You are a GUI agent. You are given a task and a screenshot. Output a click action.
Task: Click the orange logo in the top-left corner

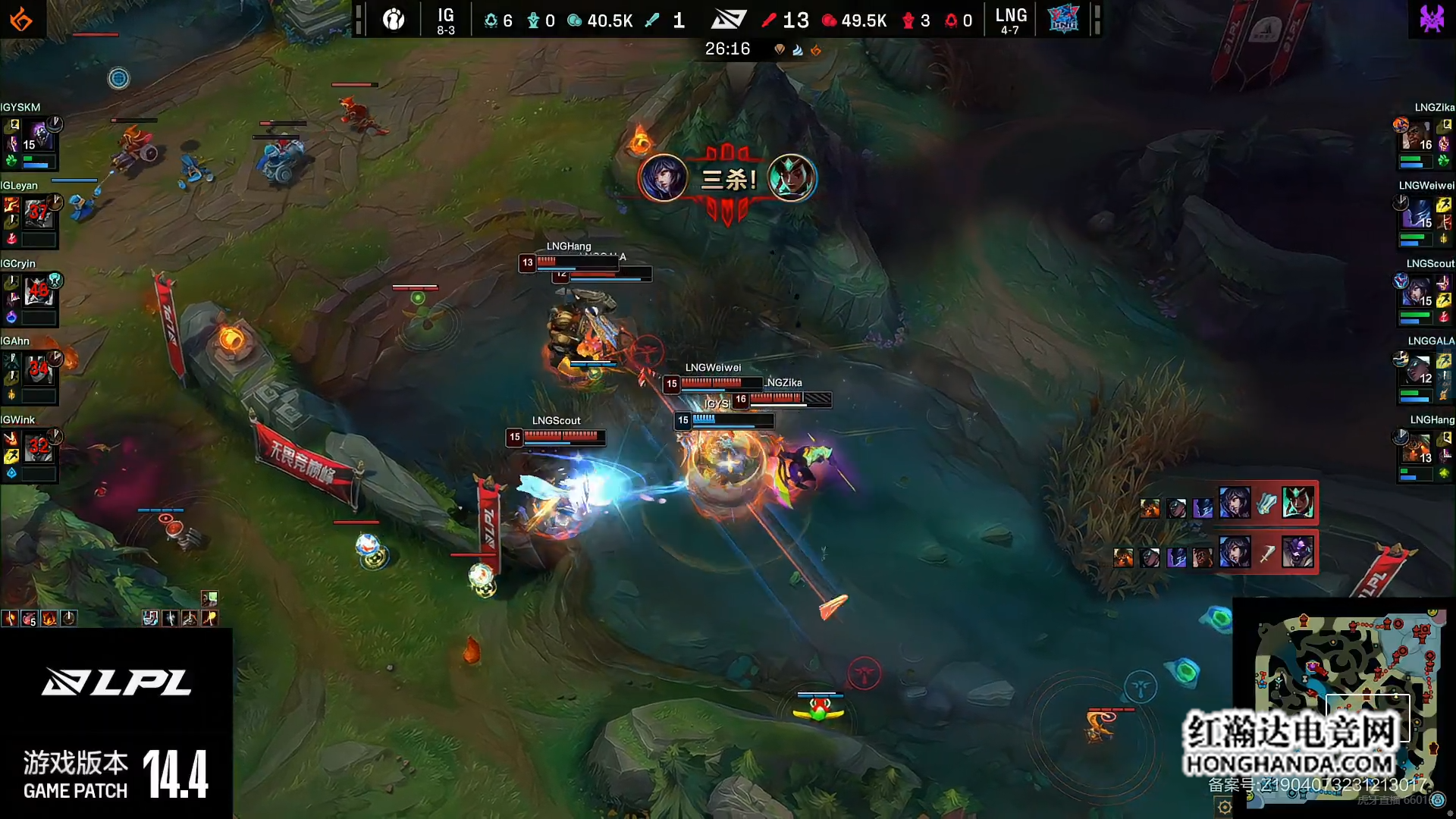click(21, 20)
